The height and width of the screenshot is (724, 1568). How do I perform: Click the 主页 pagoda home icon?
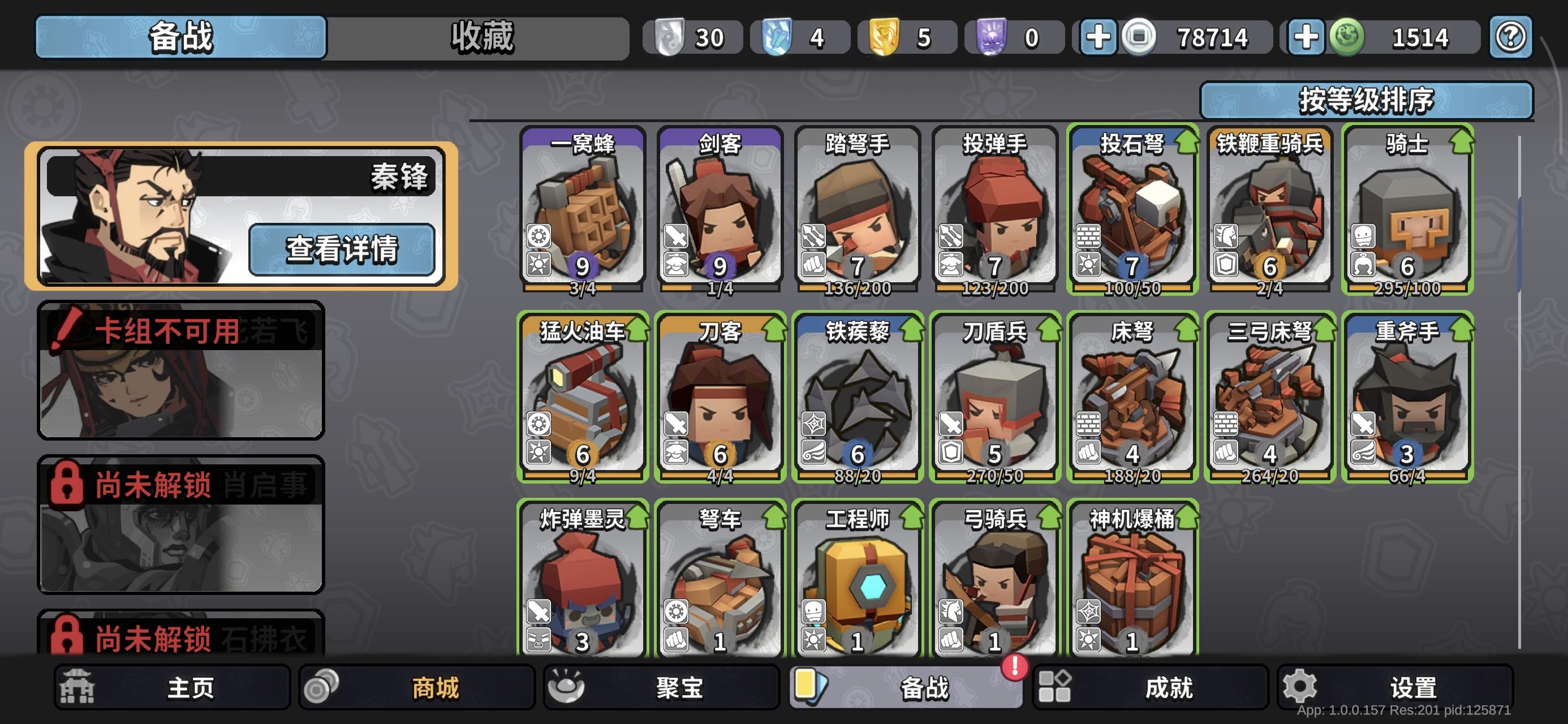point(76,686)
